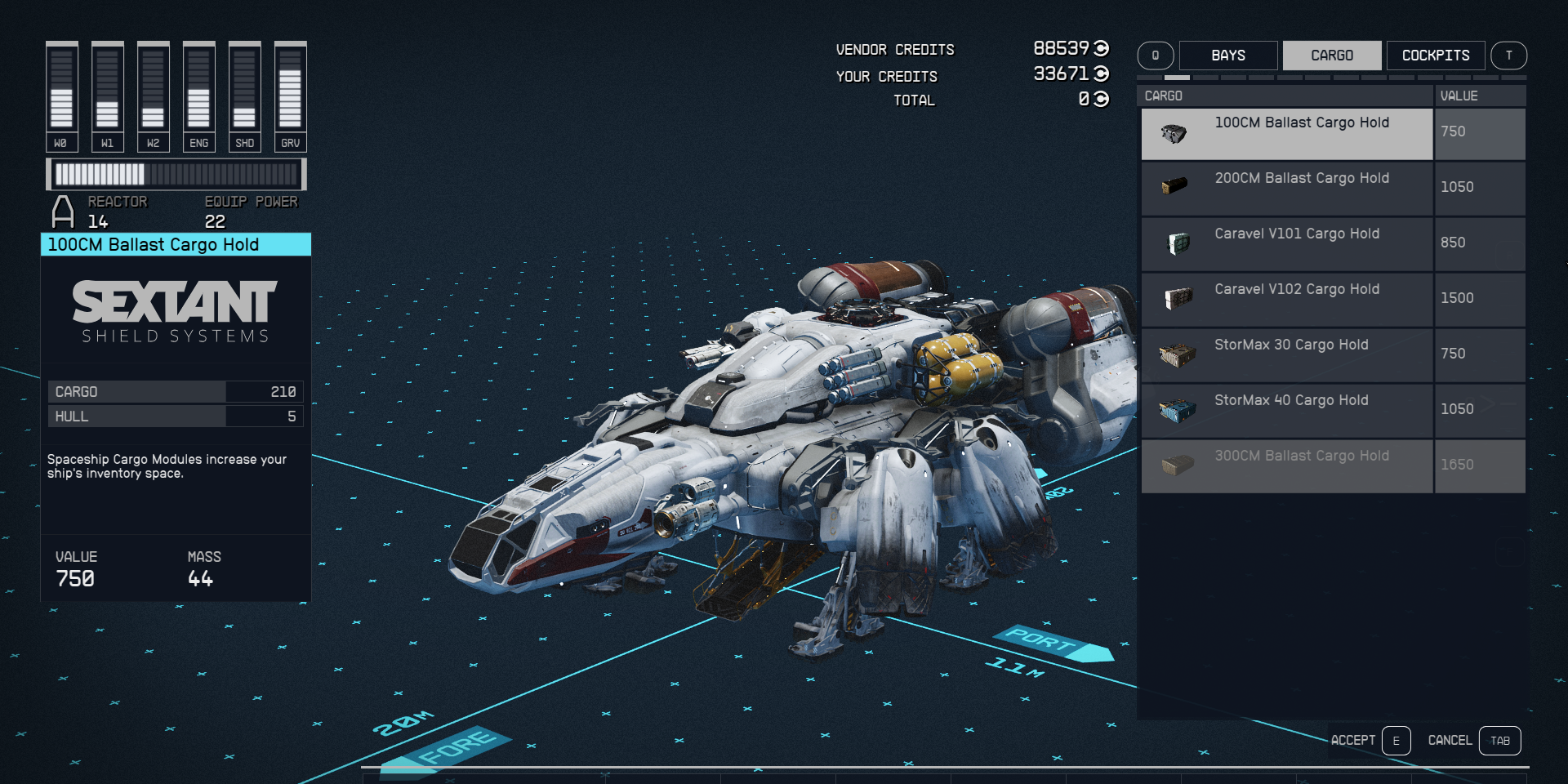The width and height of the screenshot is (1568, 784).
Task: Click the reactor power progress bar
Action: [176, 174]
